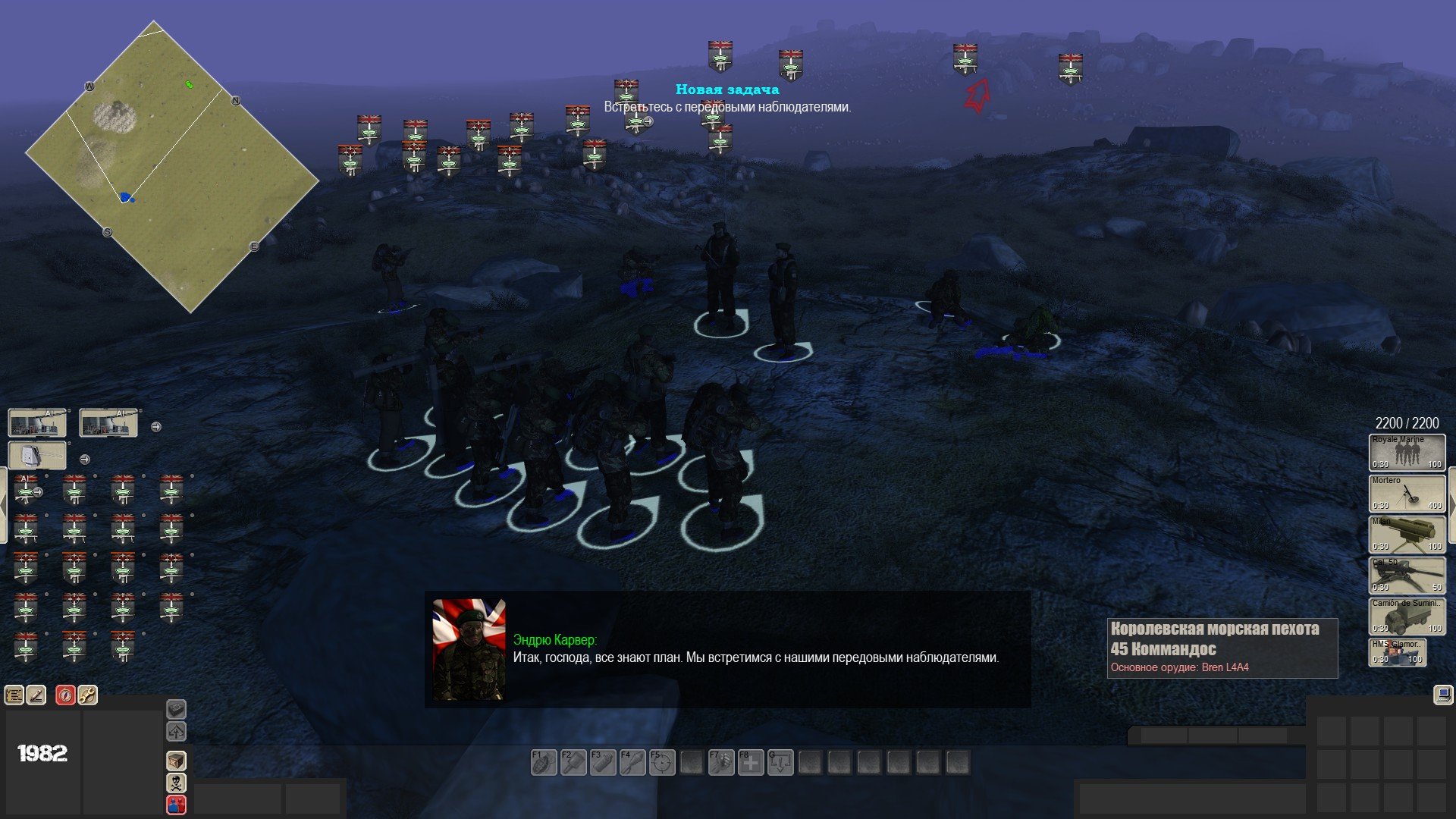The width and height of the screenshot is (1456, 819).
Task: Use the F1 frag grenade action
Action: (543, 762)
